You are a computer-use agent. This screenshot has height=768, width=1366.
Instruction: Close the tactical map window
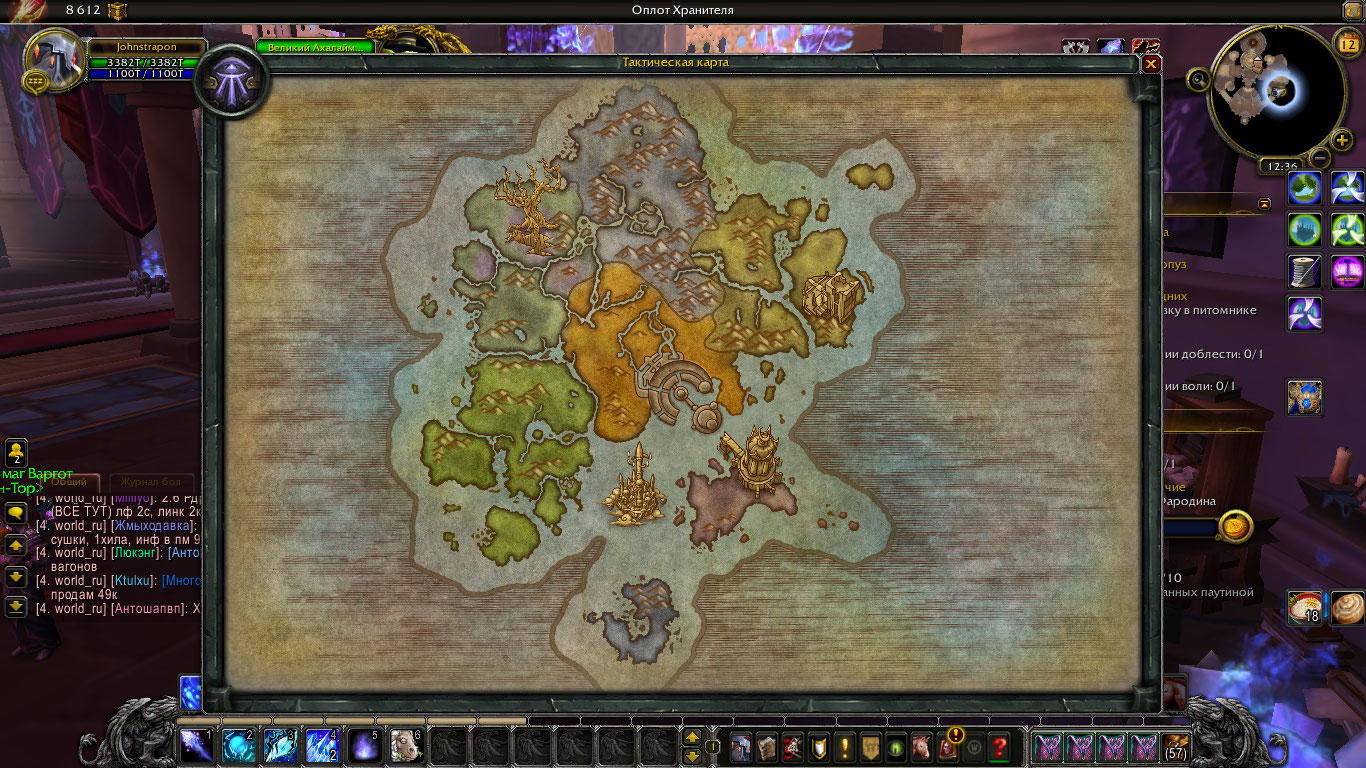click(1151, 63)
